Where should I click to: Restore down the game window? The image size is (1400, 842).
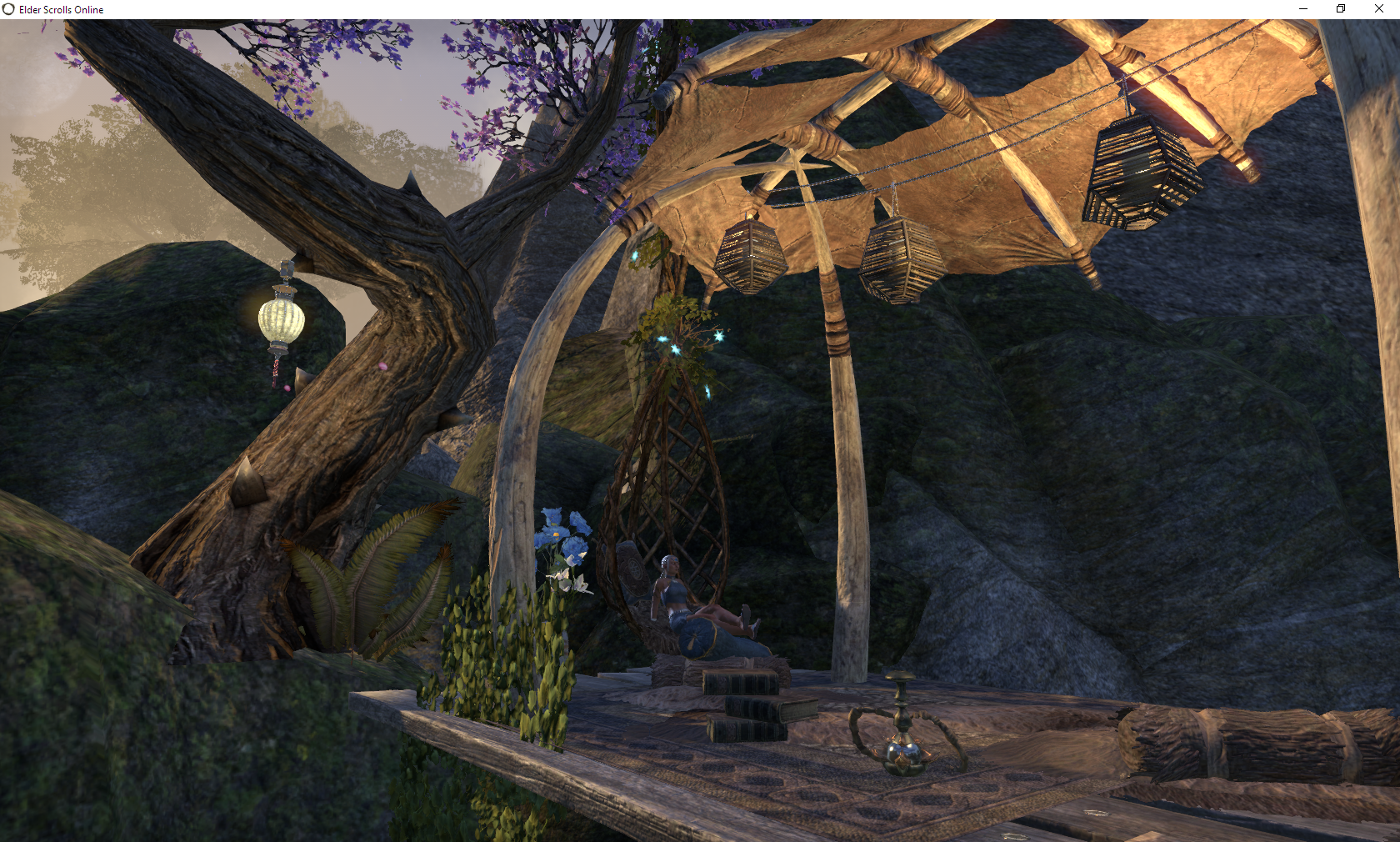(1341, 9)
